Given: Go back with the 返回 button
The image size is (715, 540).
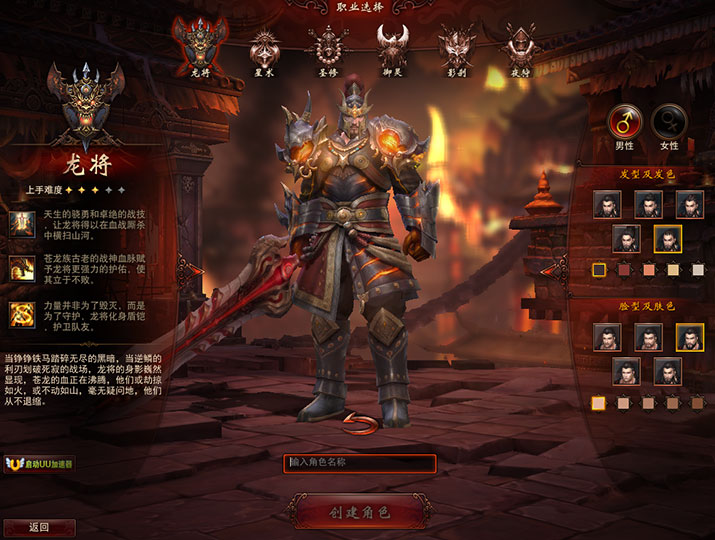Looking at the screenshot, I should (39, 527).
